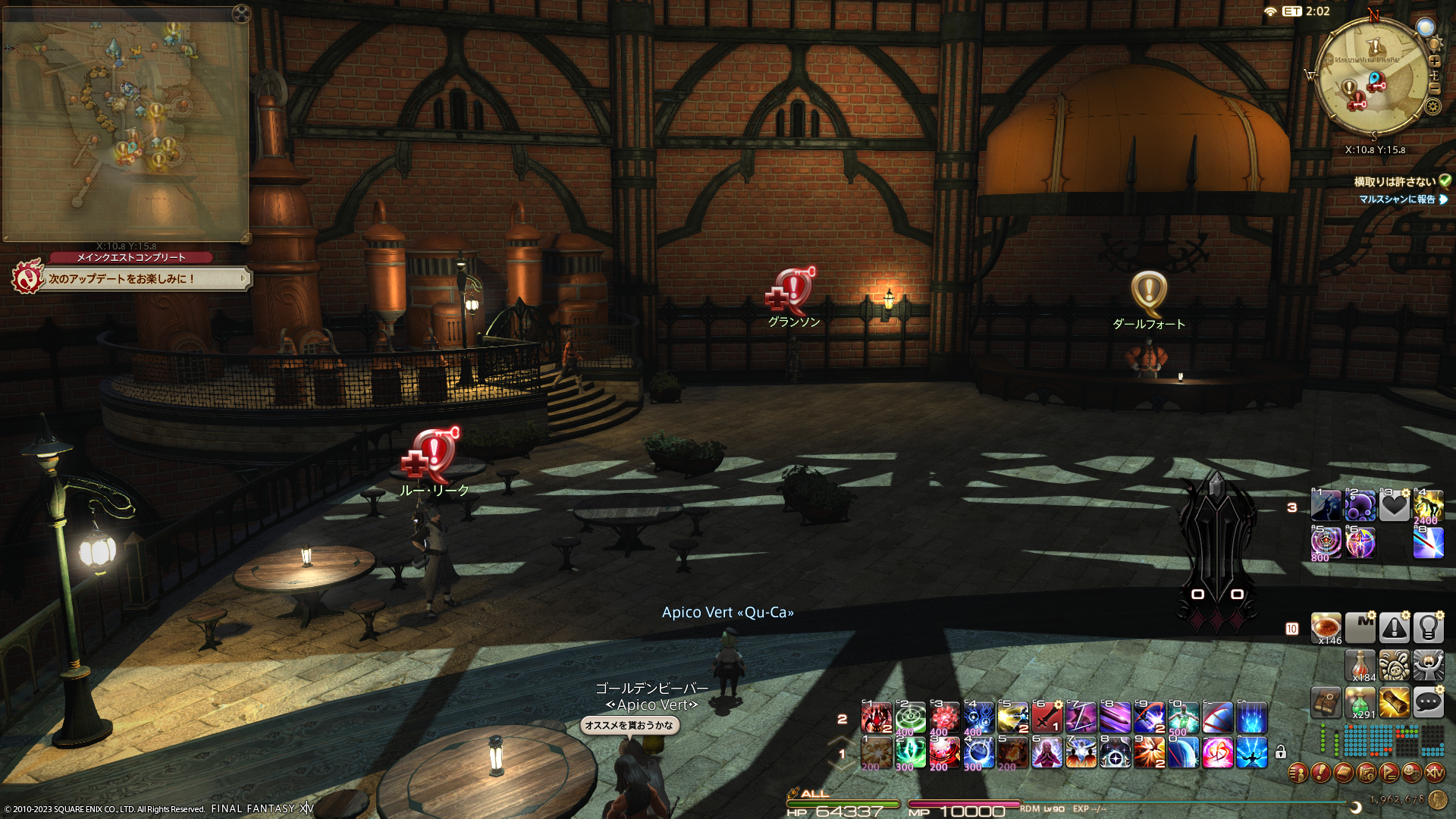Click the speech bubble hotbar icon
The image size is (1456, 819).
coord(1428,702)
